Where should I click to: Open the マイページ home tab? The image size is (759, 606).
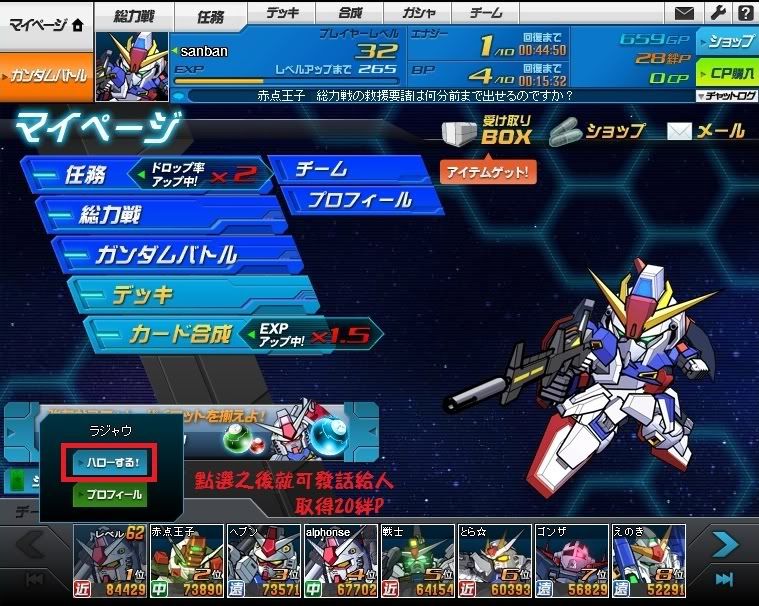pos(46,24)
